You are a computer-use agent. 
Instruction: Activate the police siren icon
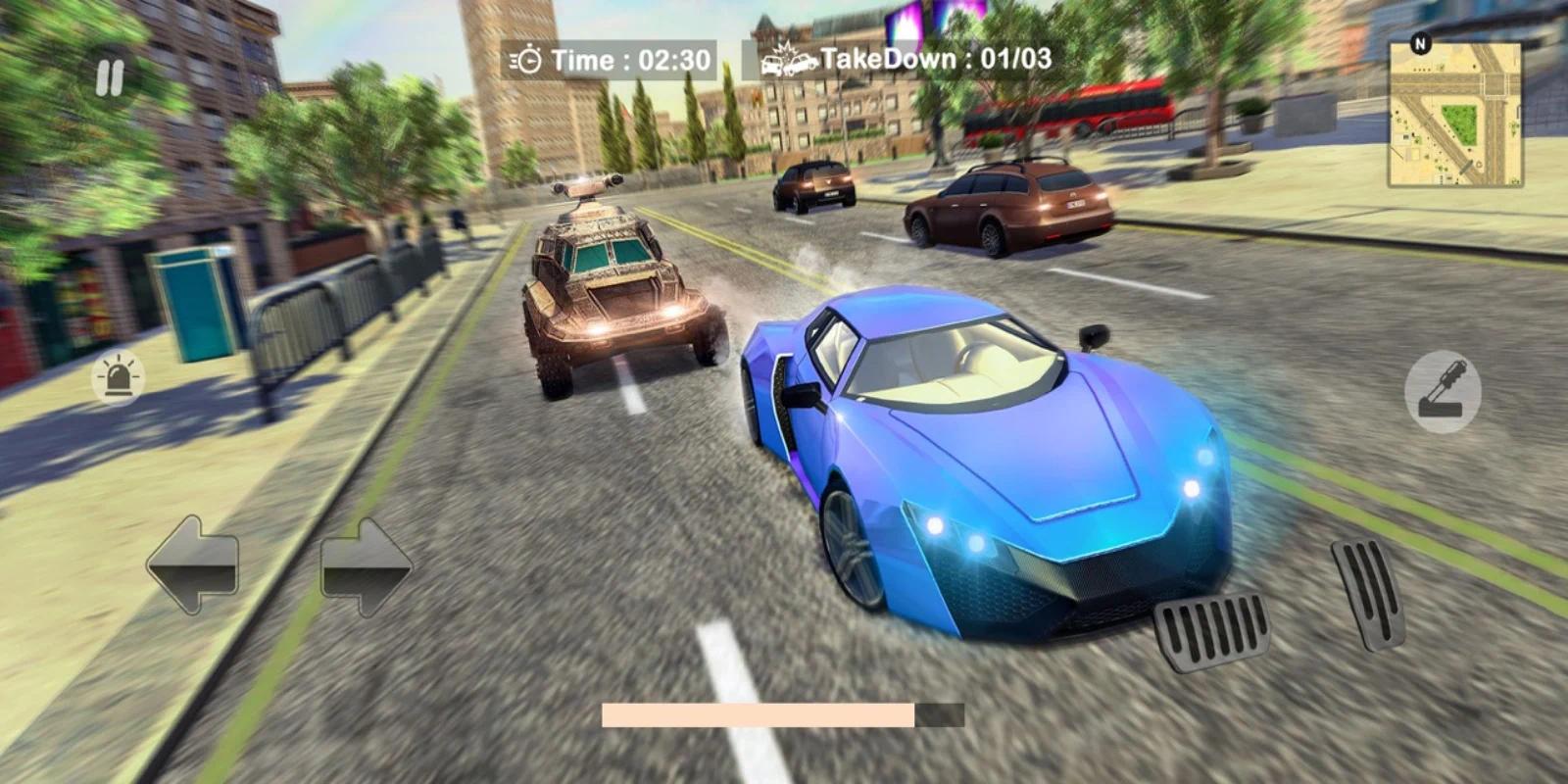pos(119,377)
